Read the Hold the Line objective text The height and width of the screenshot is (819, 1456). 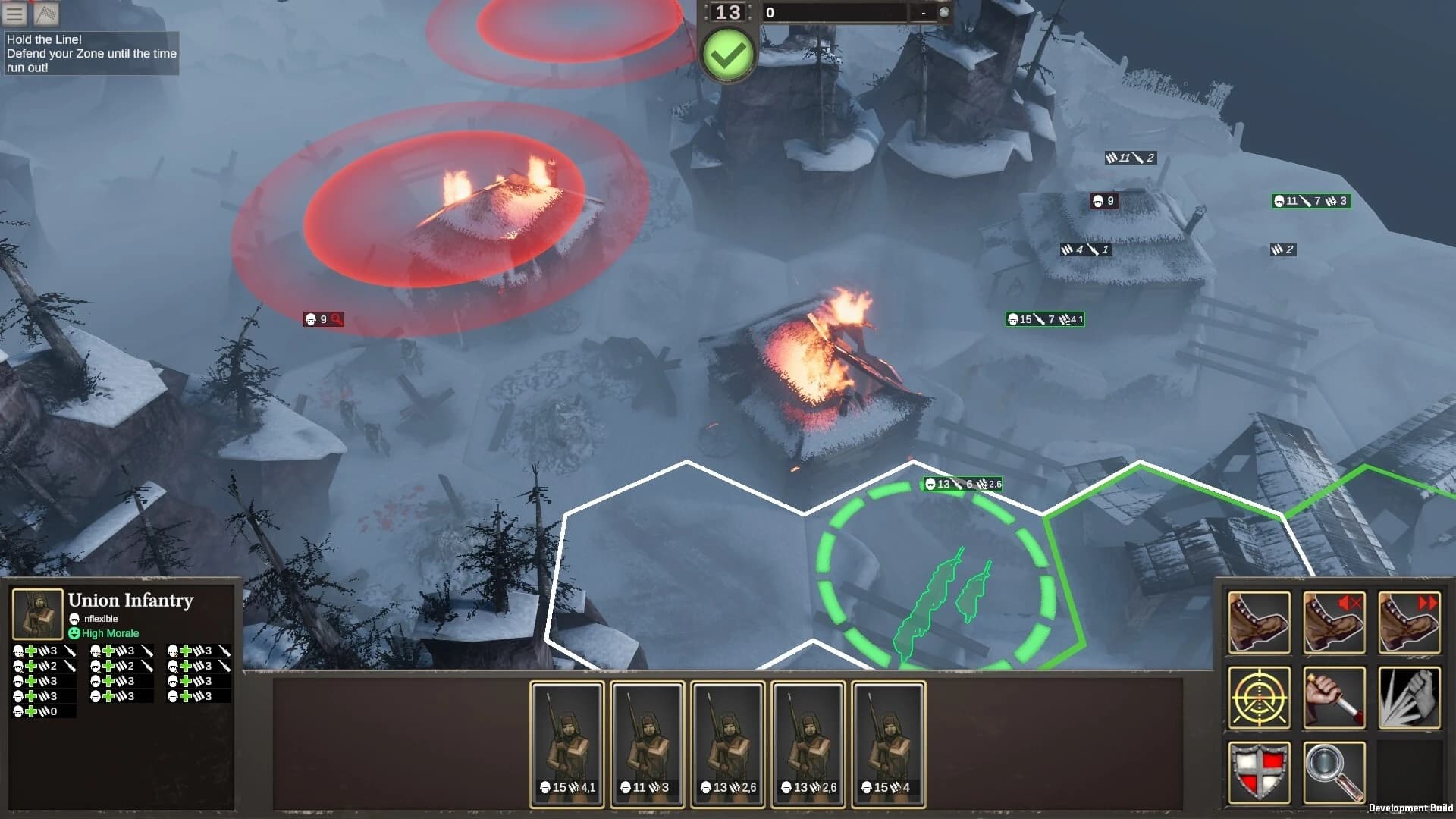(91, 54)
